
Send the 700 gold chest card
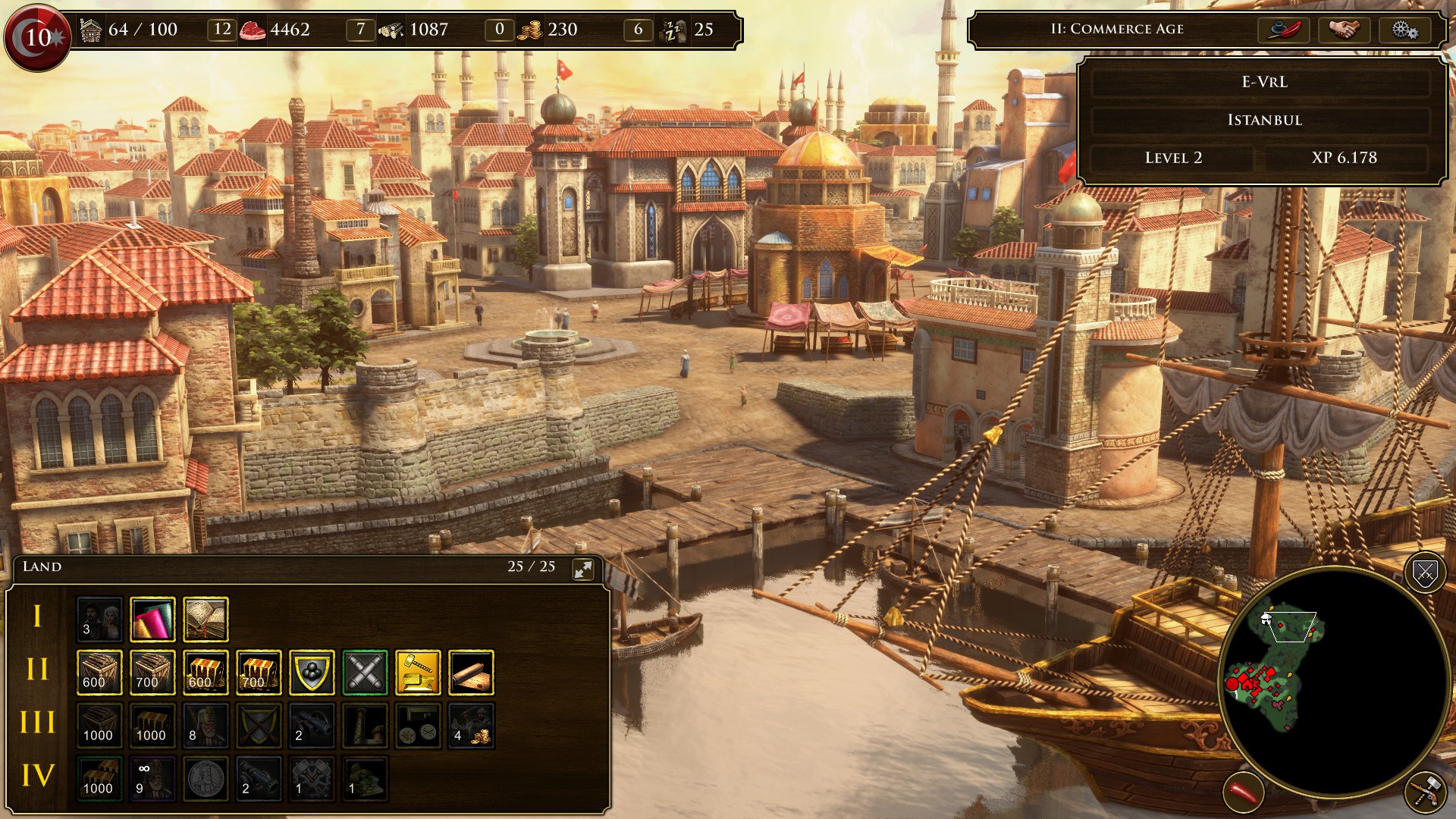pos(259,673)
